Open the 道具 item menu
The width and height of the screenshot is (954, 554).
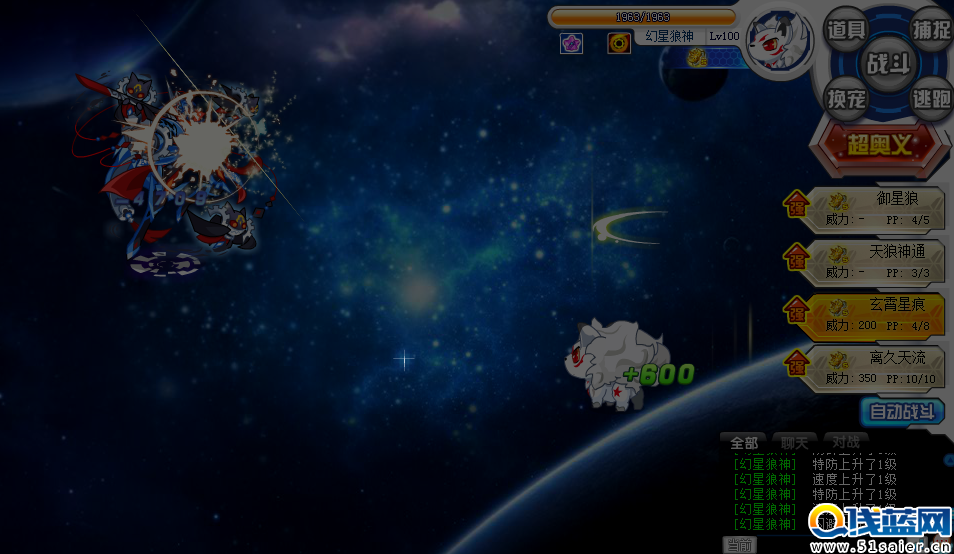pyautogui.click(x=845, y=30)
